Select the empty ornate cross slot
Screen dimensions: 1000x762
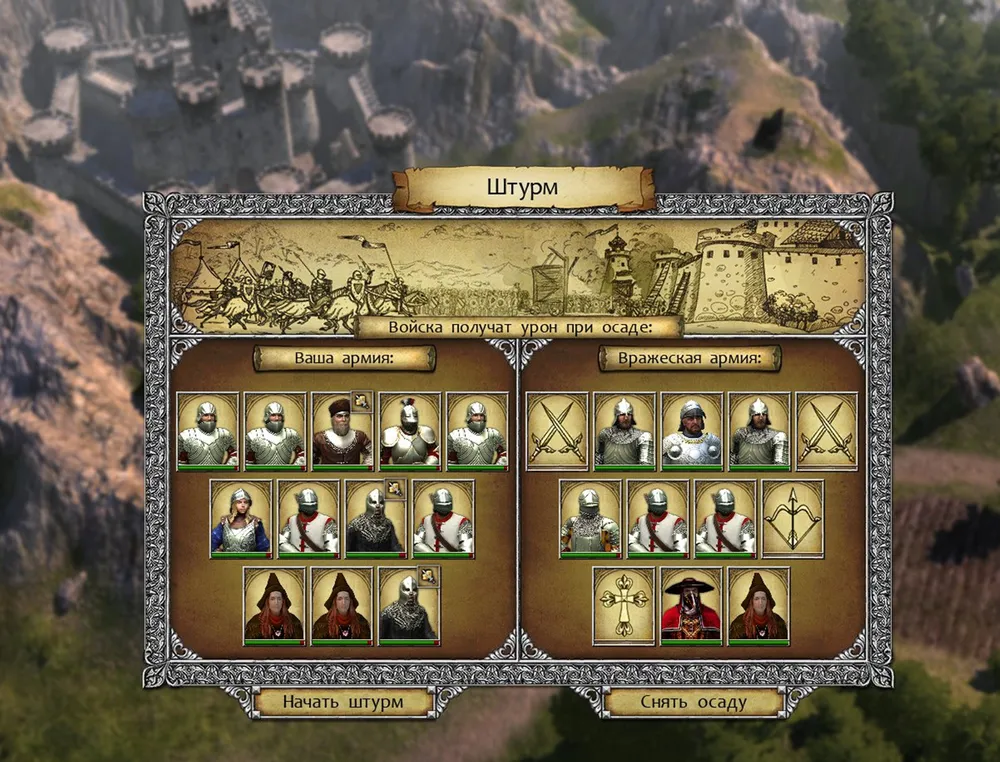coord(623,606)
